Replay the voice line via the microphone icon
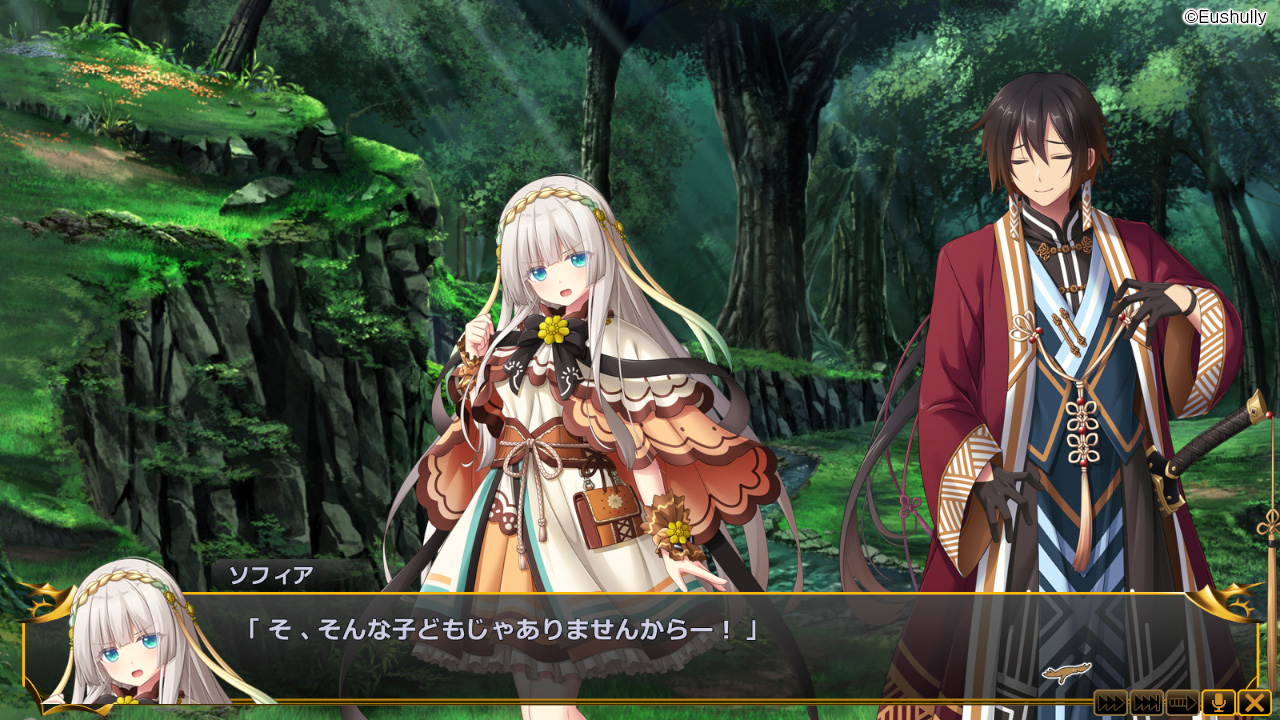 [x=1218, y=702]
